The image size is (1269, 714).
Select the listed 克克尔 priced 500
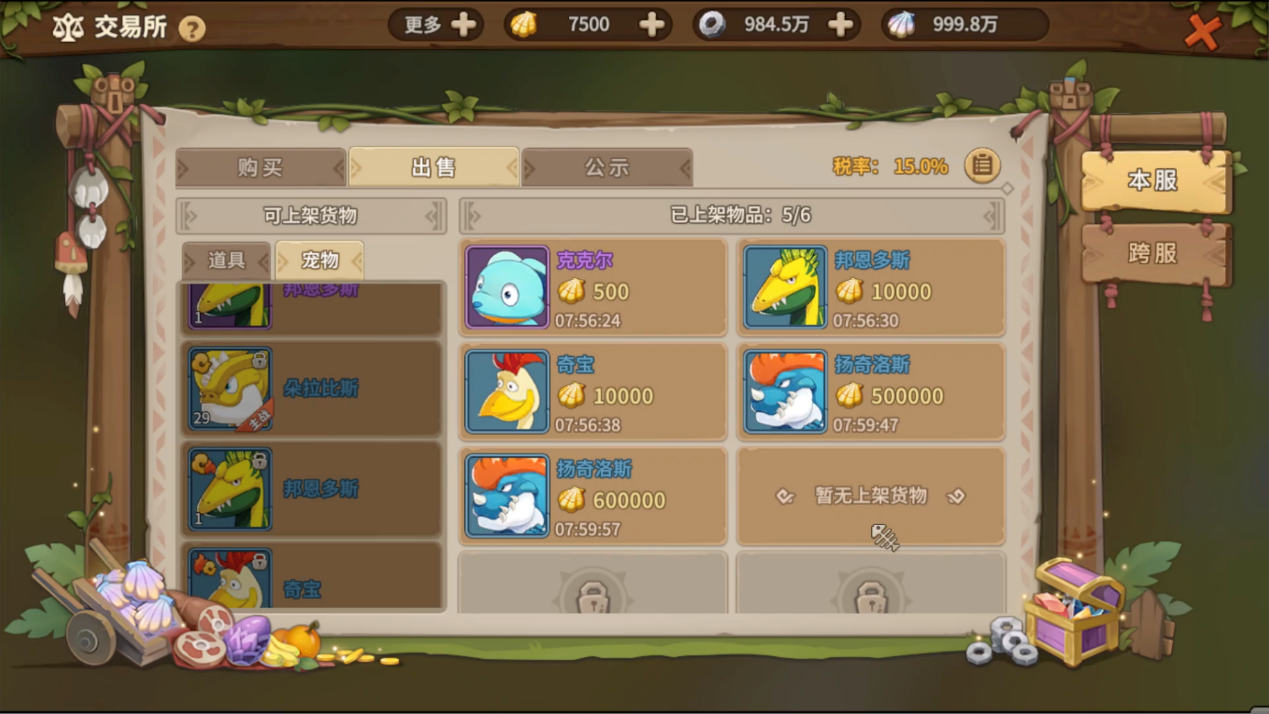[593, 288]
